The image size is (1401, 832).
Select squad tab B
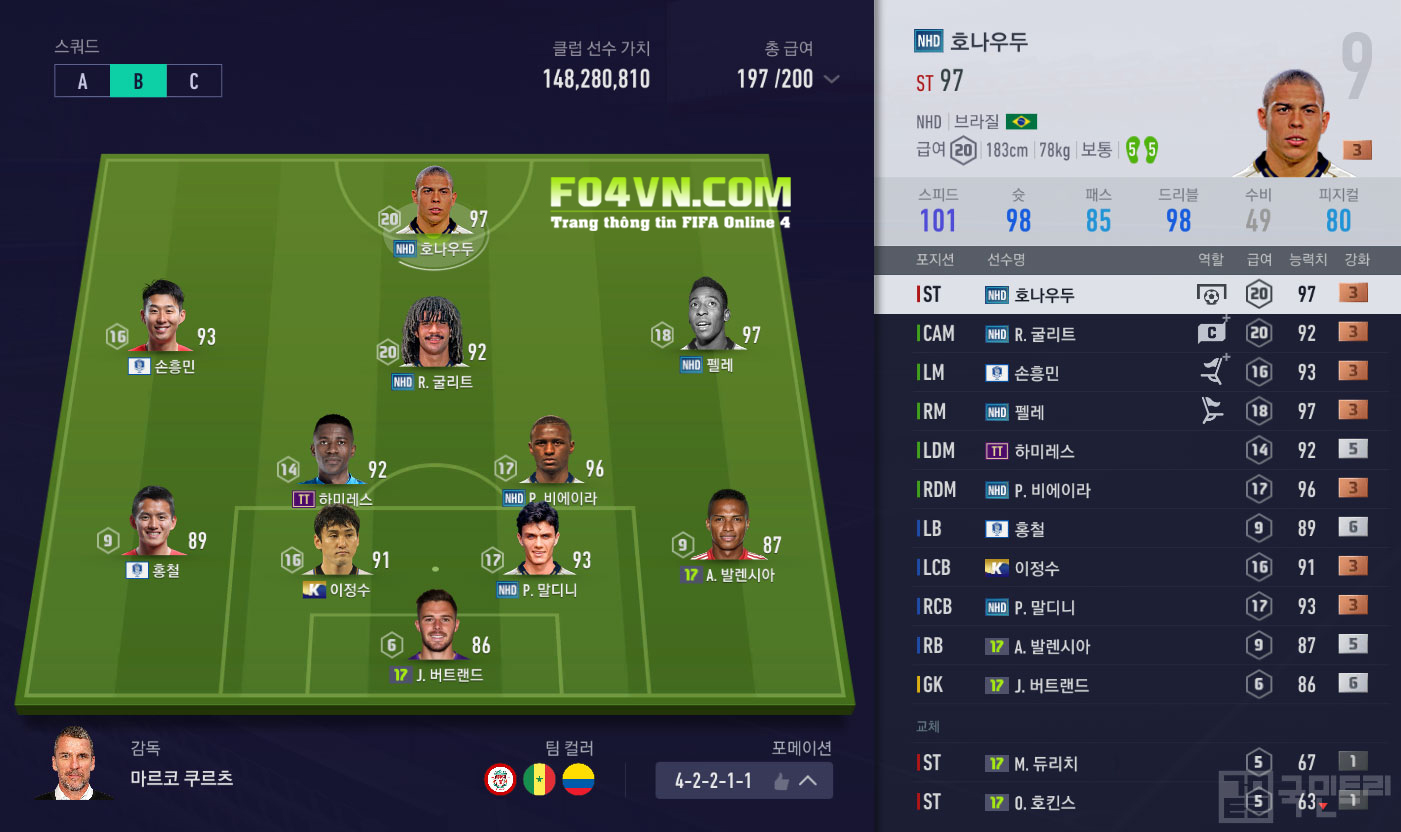tap(138, 81)
